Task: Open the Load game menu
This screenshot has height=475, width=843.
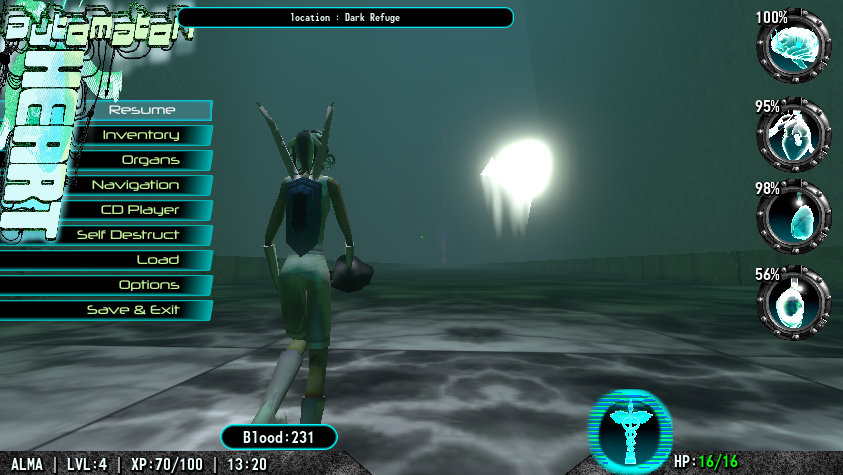Action: [157, 260]
